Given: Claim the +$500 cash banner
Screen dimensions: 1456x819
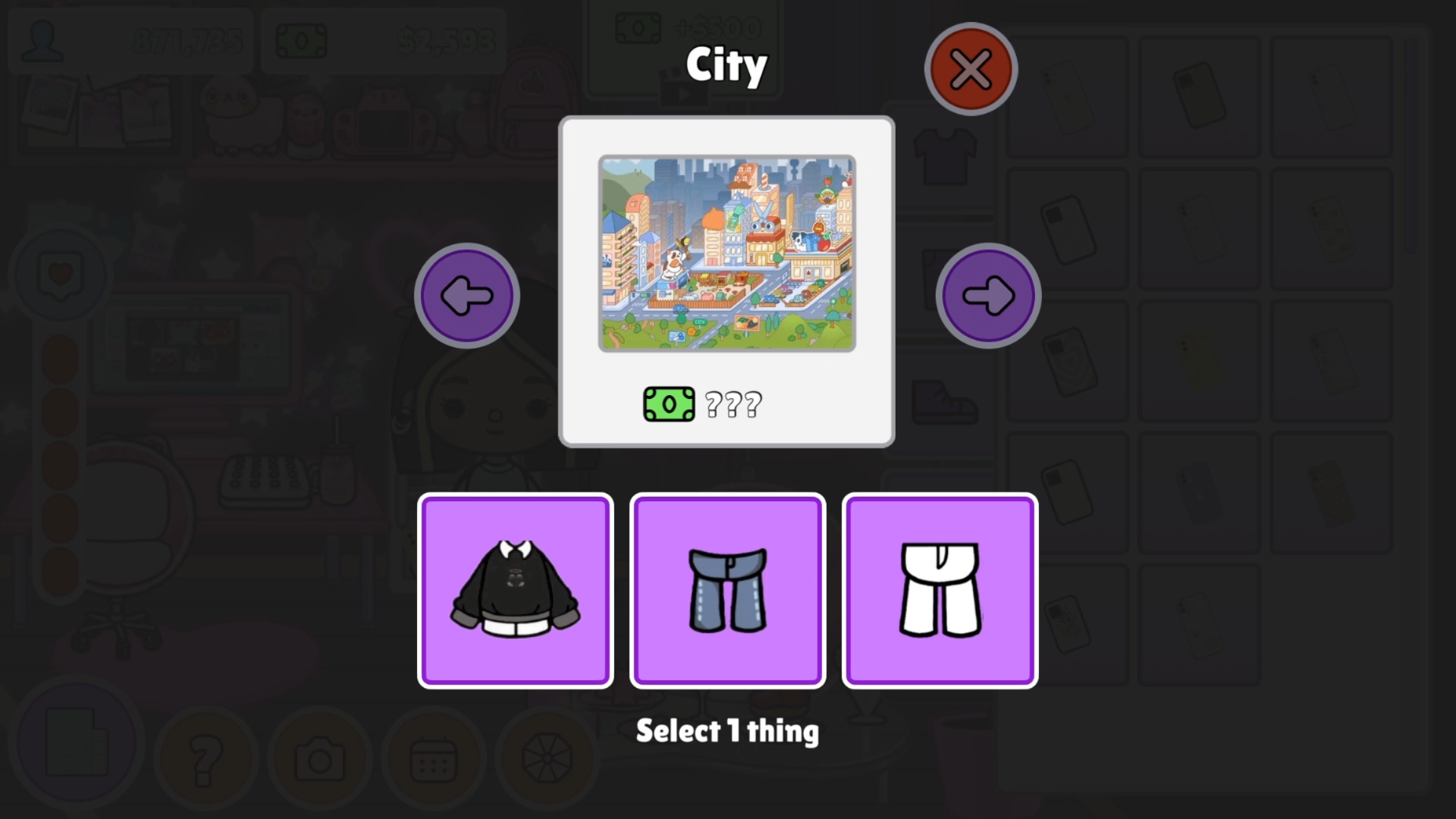Looking at the screenshot, I should click(x=682, y=27).
